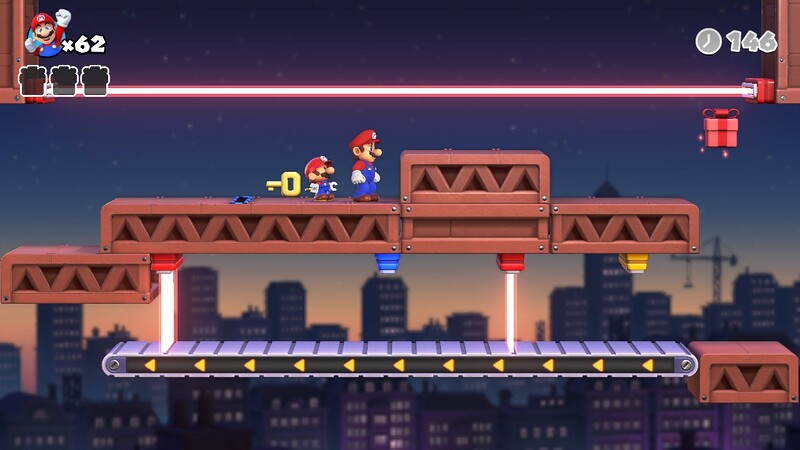The height and width of the screenshot is (450, 800).
Task: Click the Mario lives icon
Action: 42,35
